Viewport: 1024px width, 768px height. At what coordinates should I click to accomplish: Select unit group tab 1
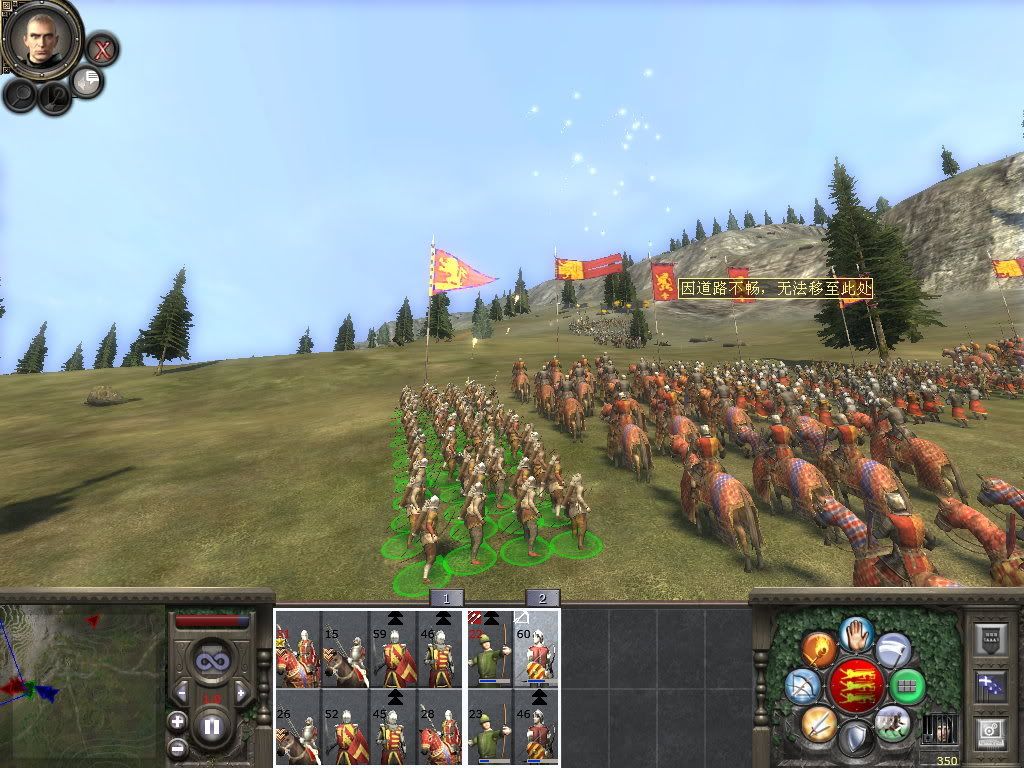pyautogui.click(x=447, y=598)
